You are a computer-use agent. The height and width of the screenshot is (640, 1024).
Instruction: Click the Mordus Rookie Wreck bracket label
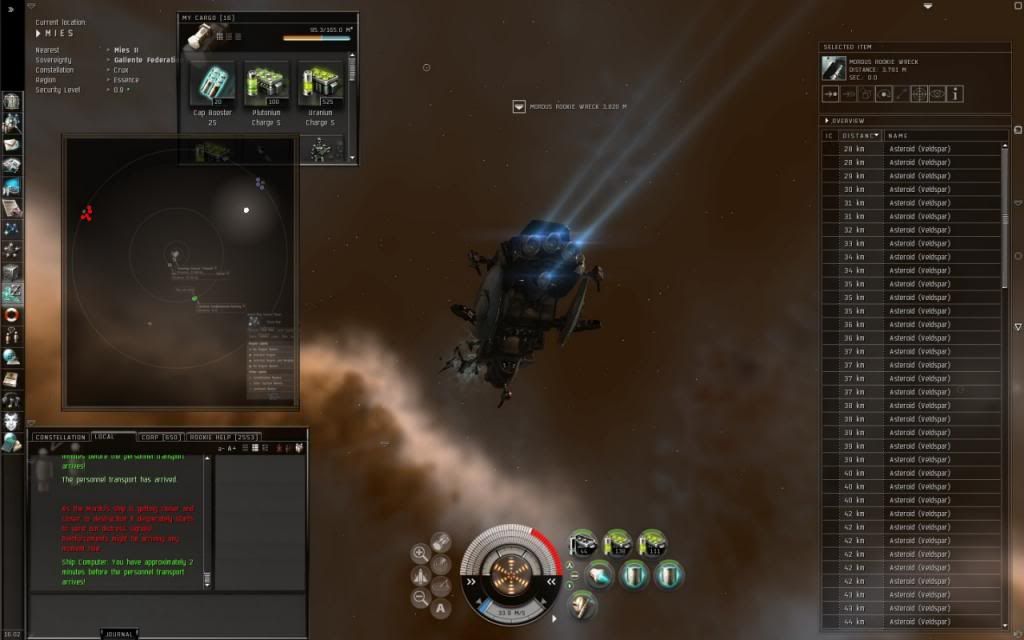coord(577,106)
